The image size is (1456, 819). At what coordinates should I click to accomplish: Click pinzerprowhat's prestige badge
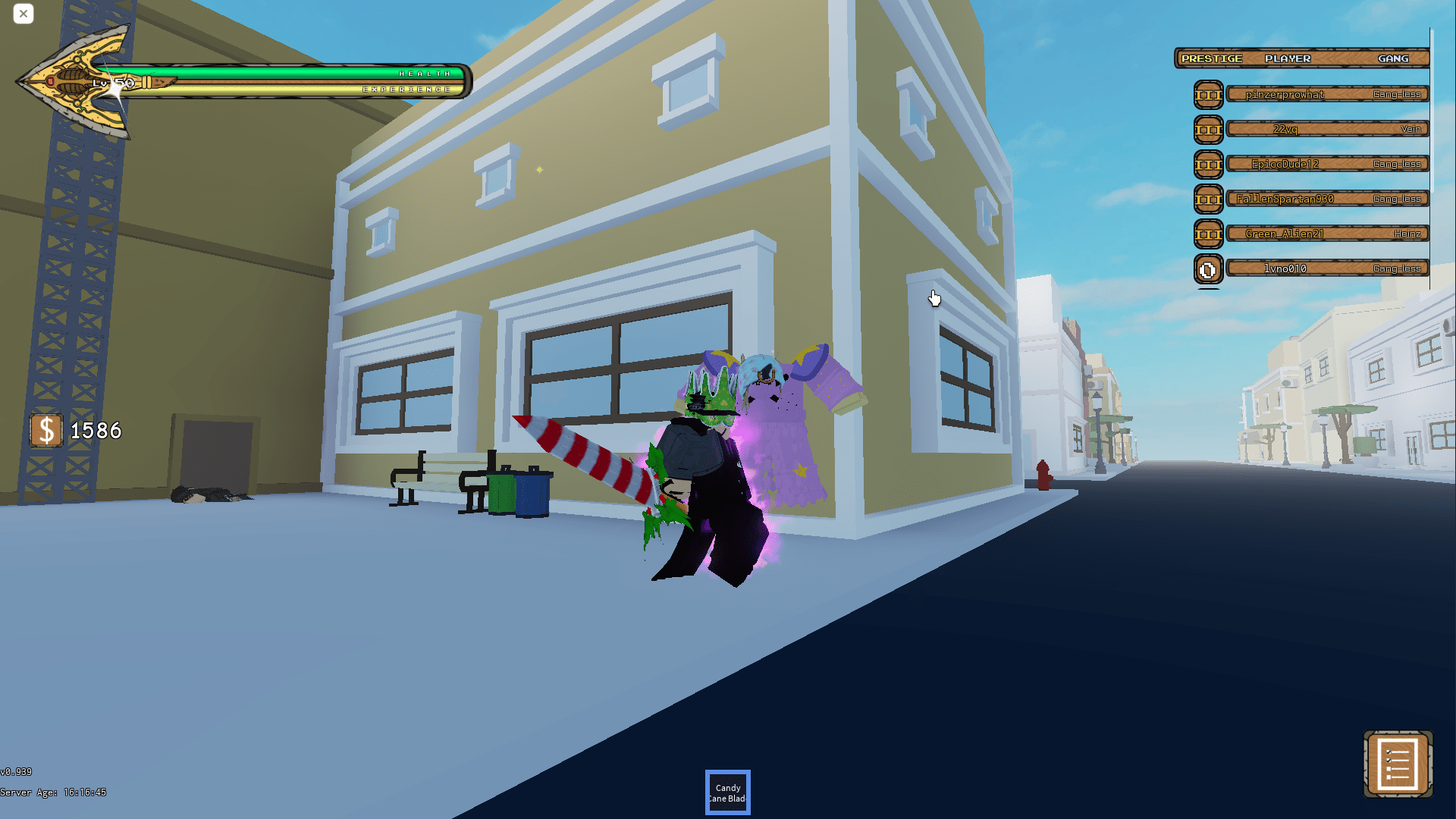point(1208,95)
